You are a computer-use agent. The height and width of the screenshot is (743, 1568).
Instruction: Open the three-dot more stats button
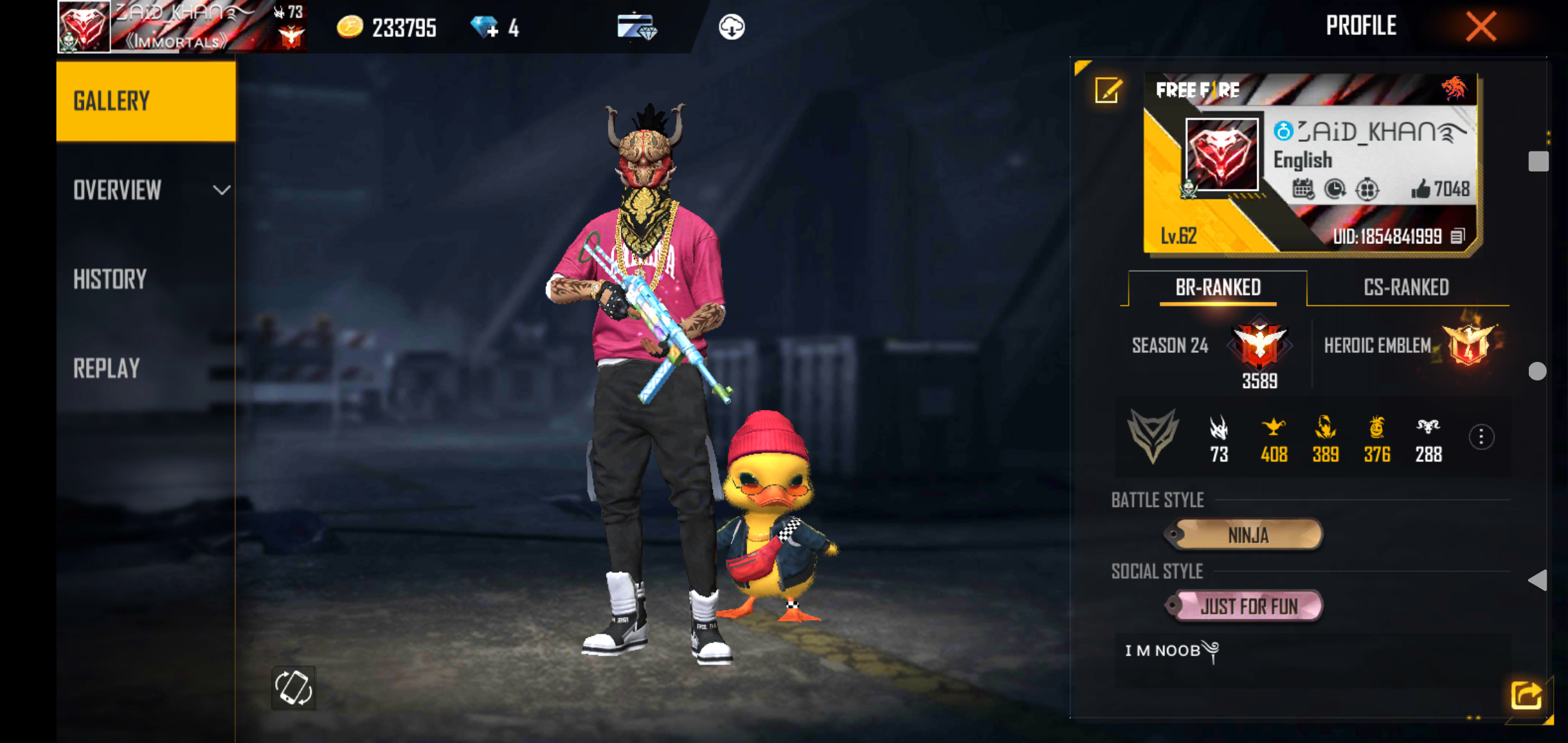point(1481,437)
